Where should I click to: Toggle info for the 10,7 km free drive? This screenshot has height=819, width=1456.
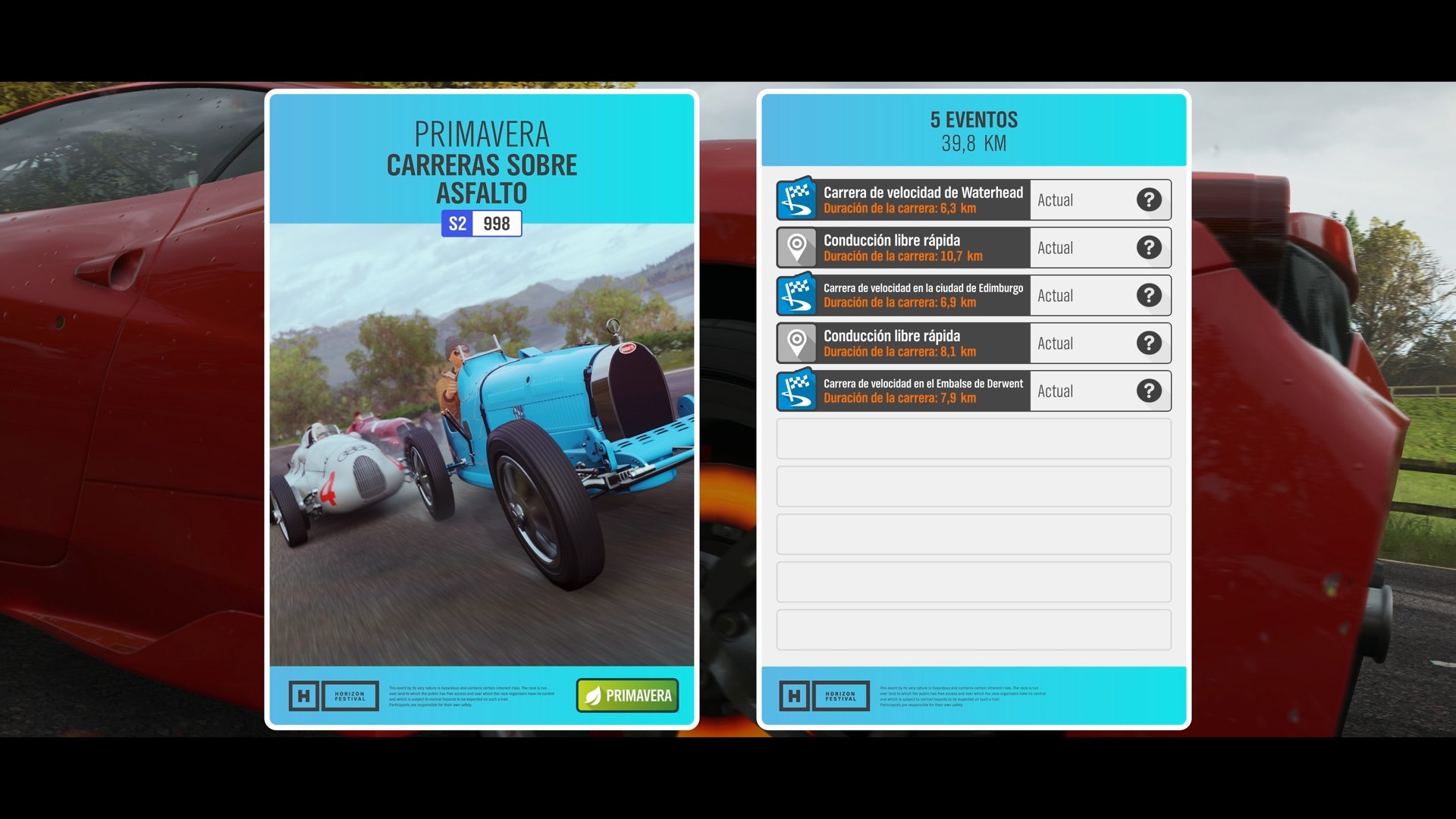[1149, 247]
